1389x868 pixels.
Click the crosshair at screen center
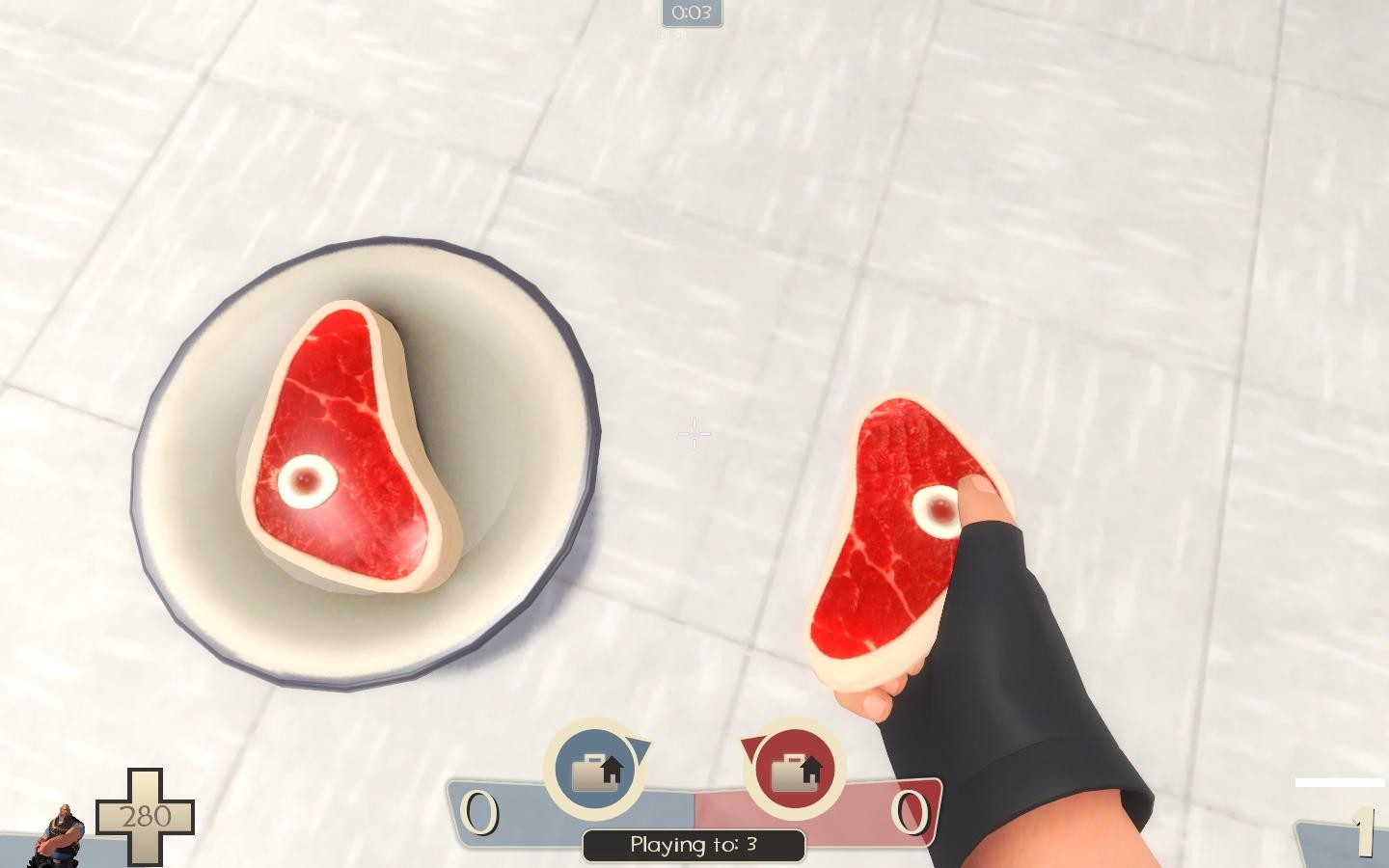coord(694,434)
